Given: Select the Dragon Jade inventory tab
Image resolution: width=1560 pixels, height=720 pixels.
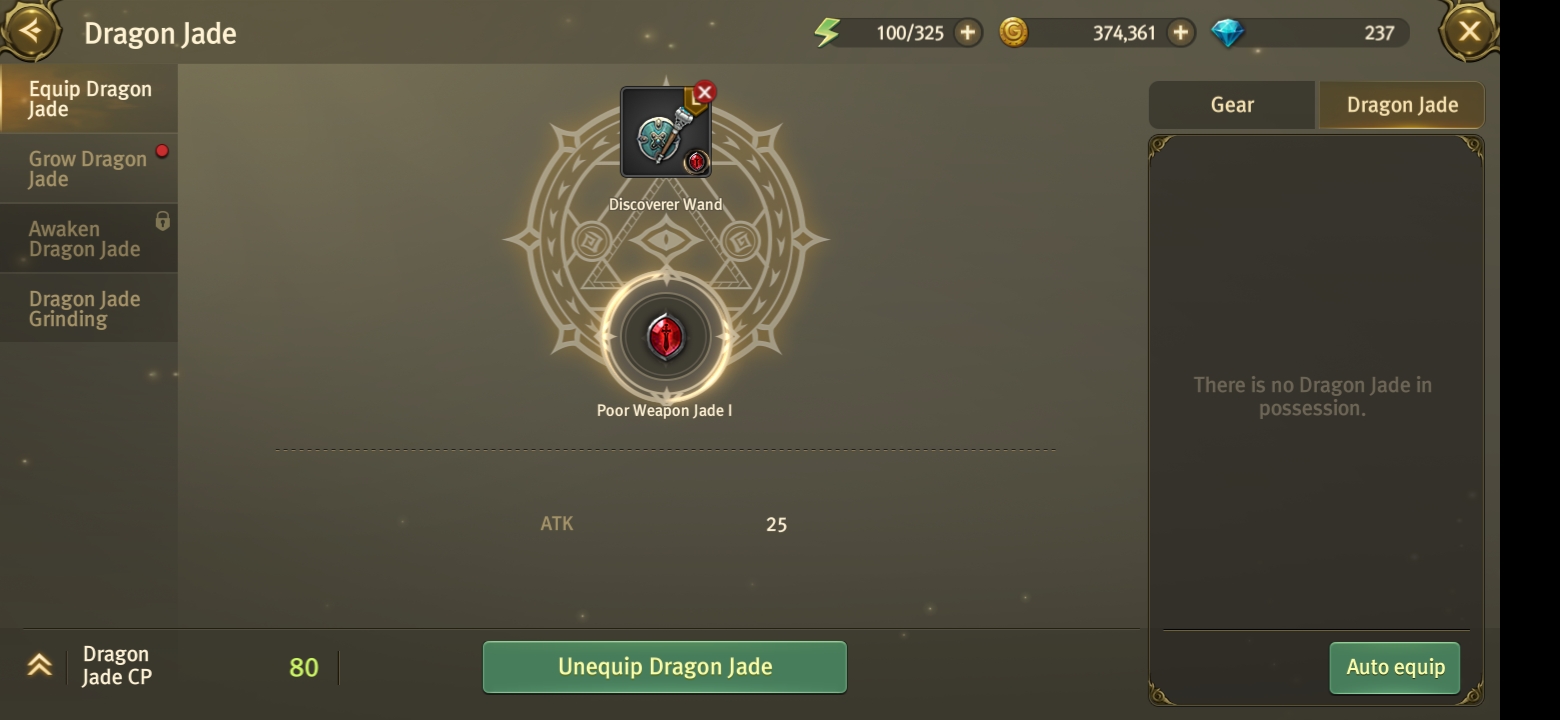Looking at the screenshot, I should tap(1402, 105).
